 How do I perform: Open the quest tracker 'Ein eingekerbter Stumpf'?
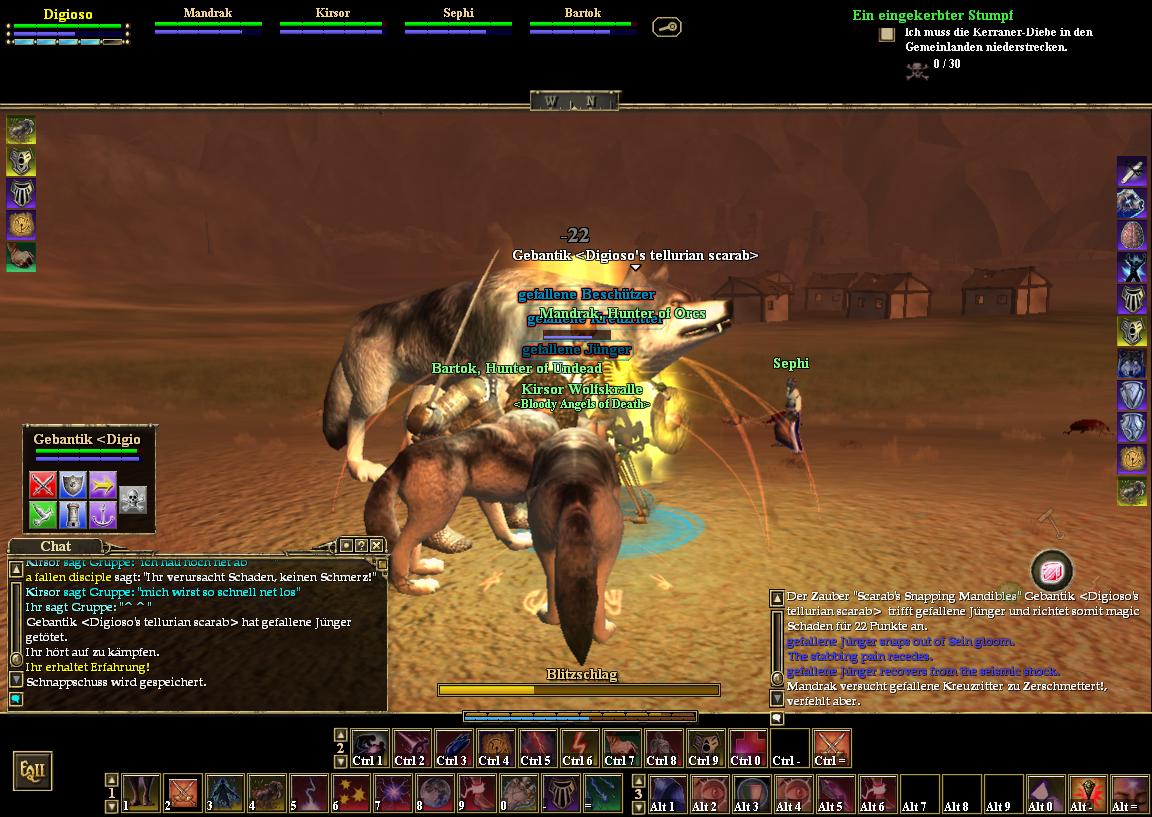coord(932,15)
